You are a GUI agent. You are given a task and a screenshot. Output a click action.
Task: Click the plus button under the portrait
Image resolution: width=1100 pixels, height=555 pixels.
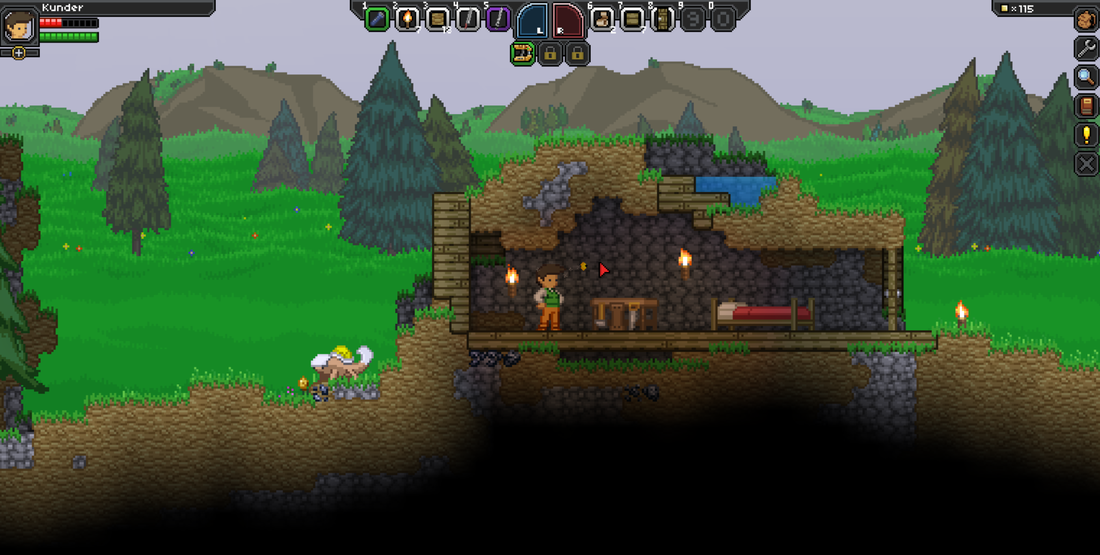tap(19, 52)
